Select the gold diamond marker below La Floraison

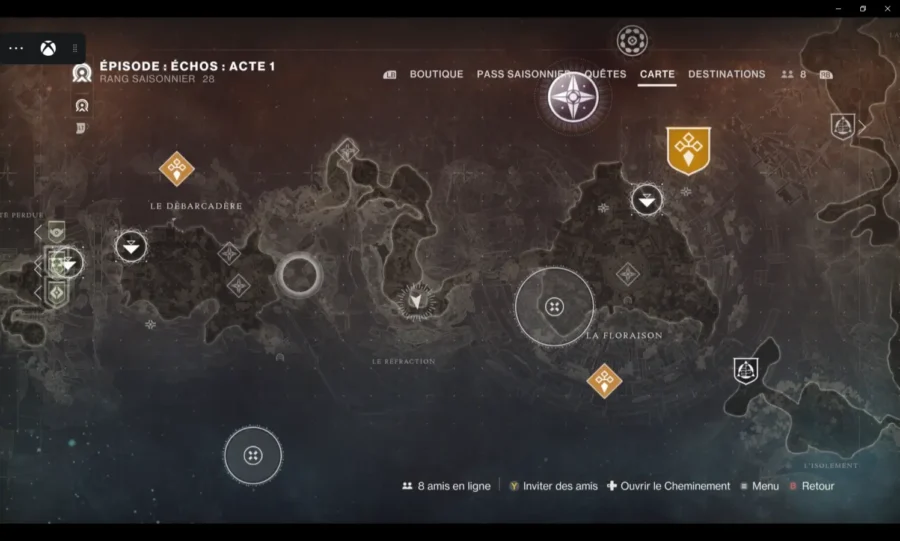604,380
